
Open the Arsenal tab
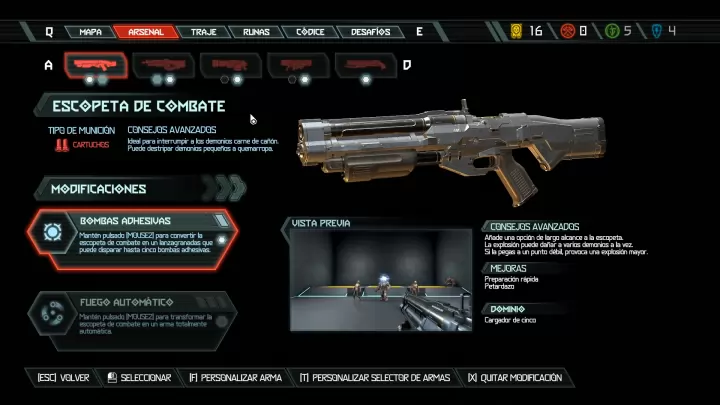[x=146, y=31]
